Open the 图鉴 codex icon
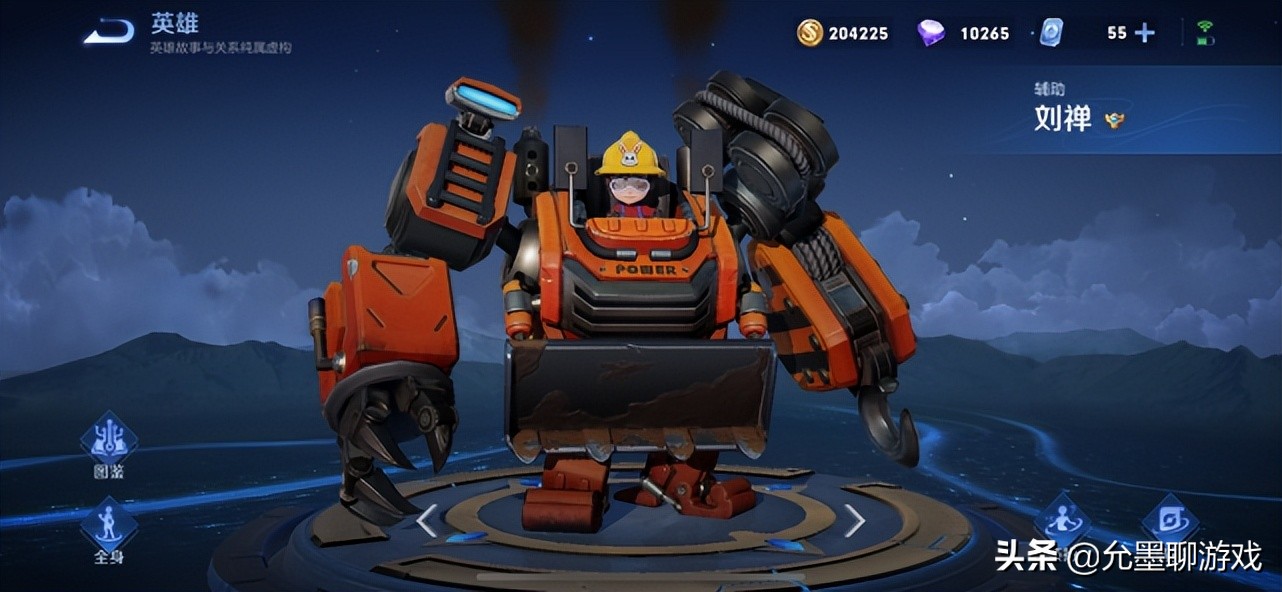 [108, 445]
